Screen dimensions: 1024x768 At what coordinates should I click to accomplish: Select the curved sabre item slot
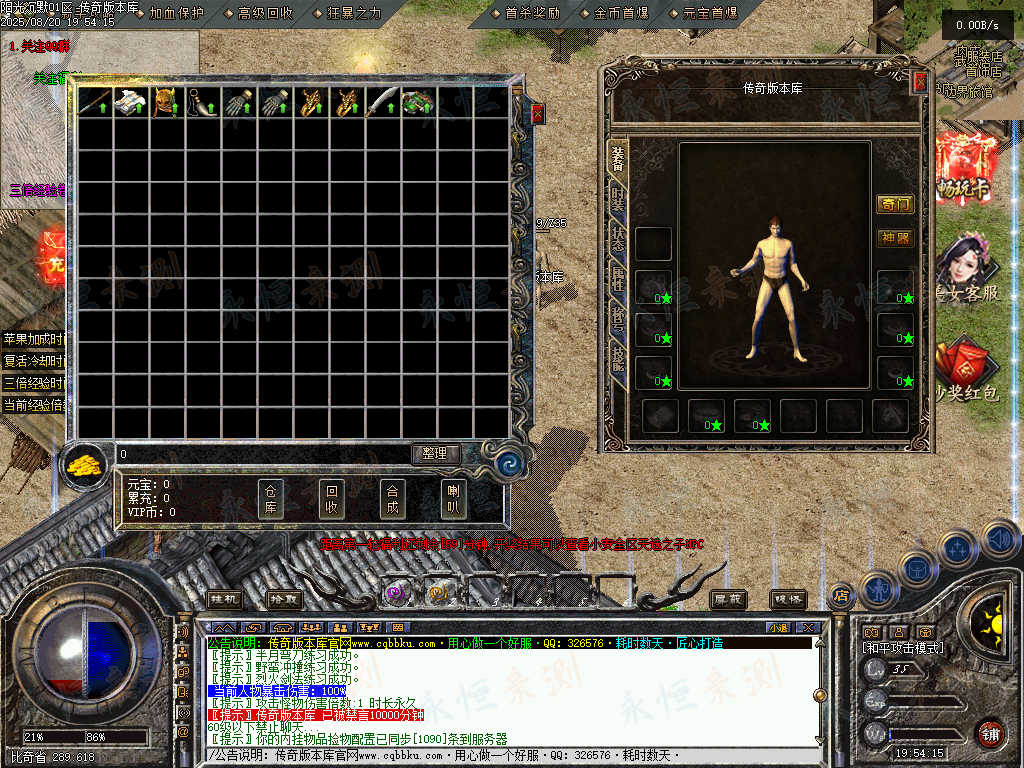click(381, 103)
